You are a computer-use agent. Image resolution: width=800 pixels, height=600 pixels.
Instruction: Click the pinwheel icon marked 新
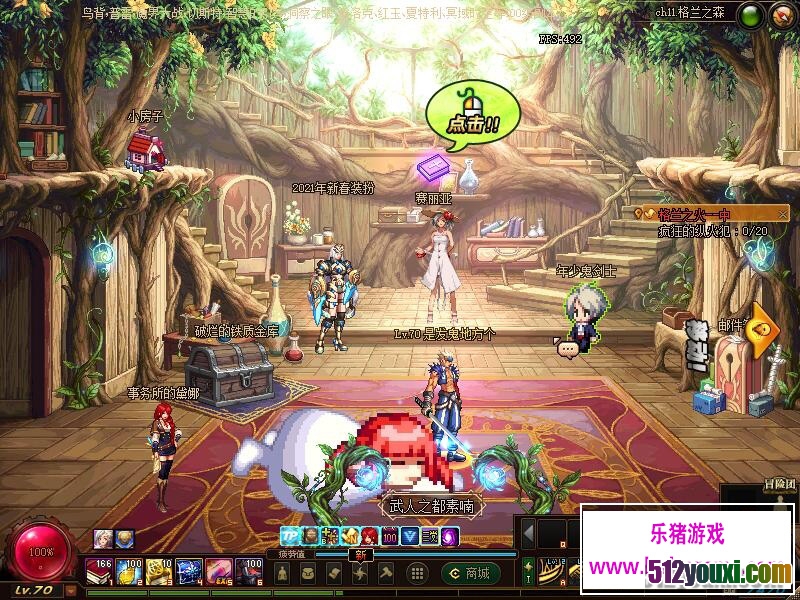coord(360,573)
